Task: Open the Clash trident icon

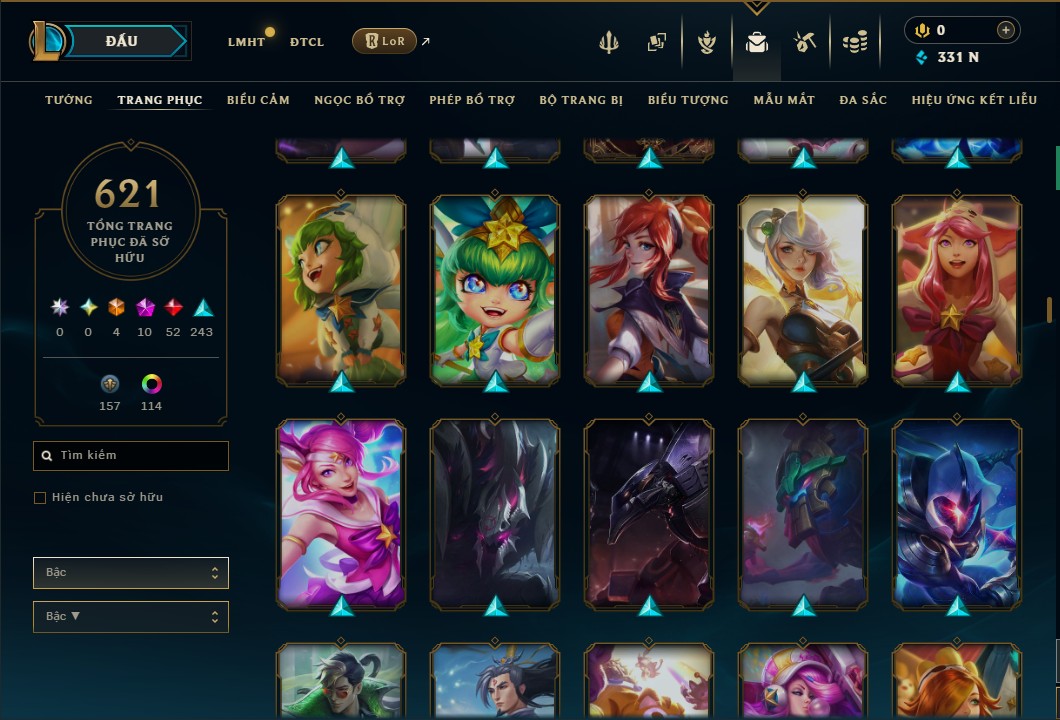Action: pos(609,42)
